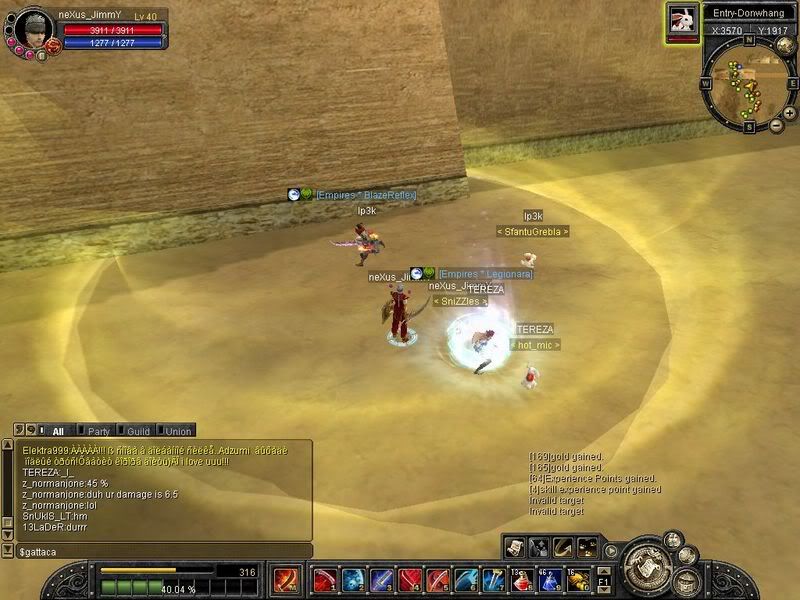The width and height of the screenshot is (800, 600).
Task: Activate the skill in hotbar slot 1
Action: point(325,579)
